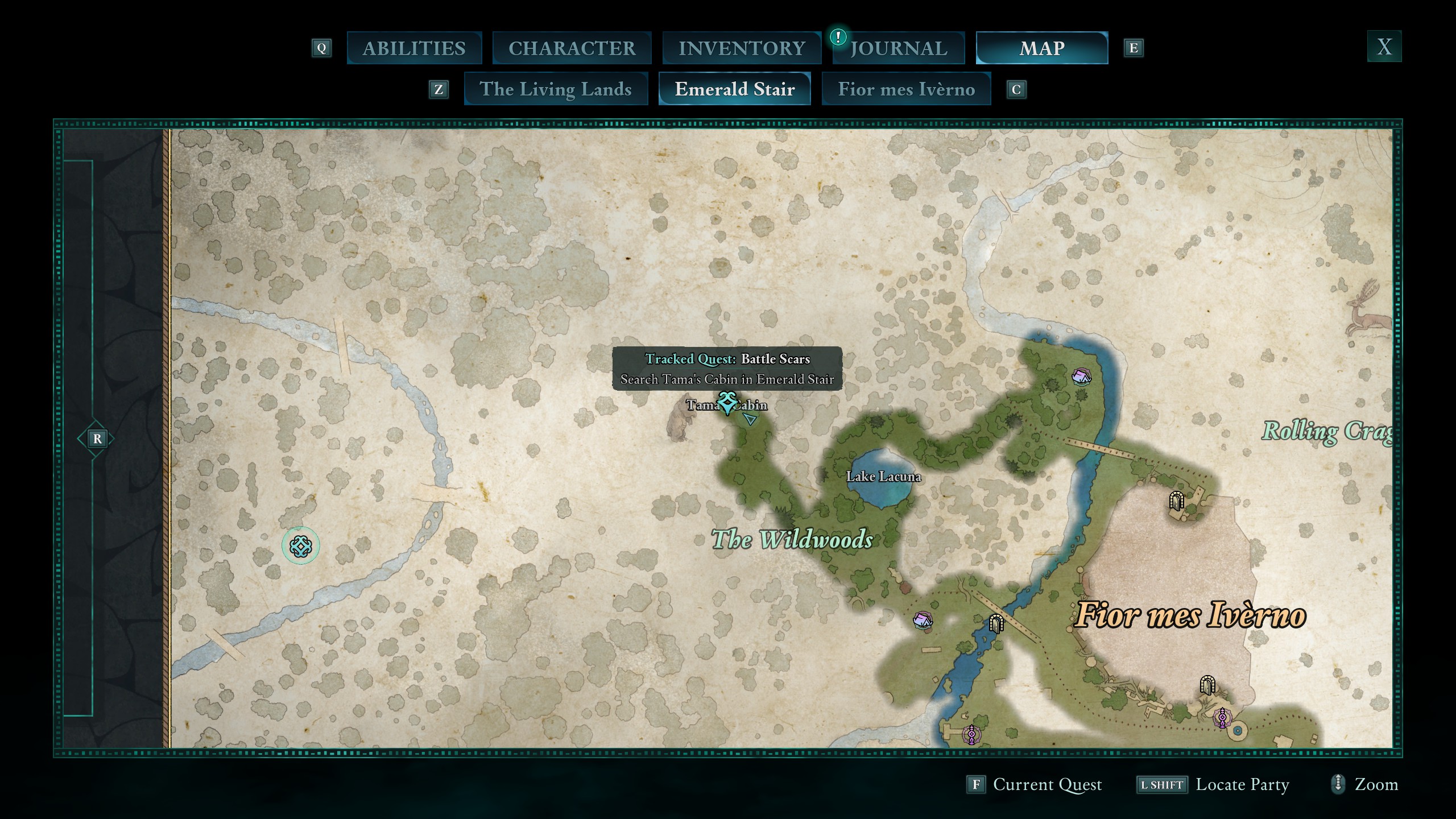Select the Map tab

(x=1041, y=48)
